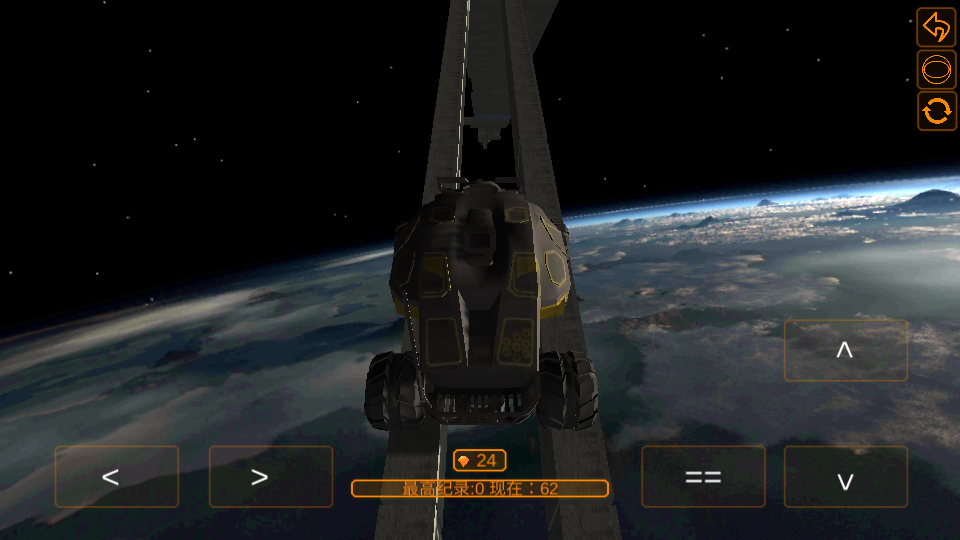Screen dimensions: 960x540
Task: Toggle the oval camera view icon
Action: point(937,70)
